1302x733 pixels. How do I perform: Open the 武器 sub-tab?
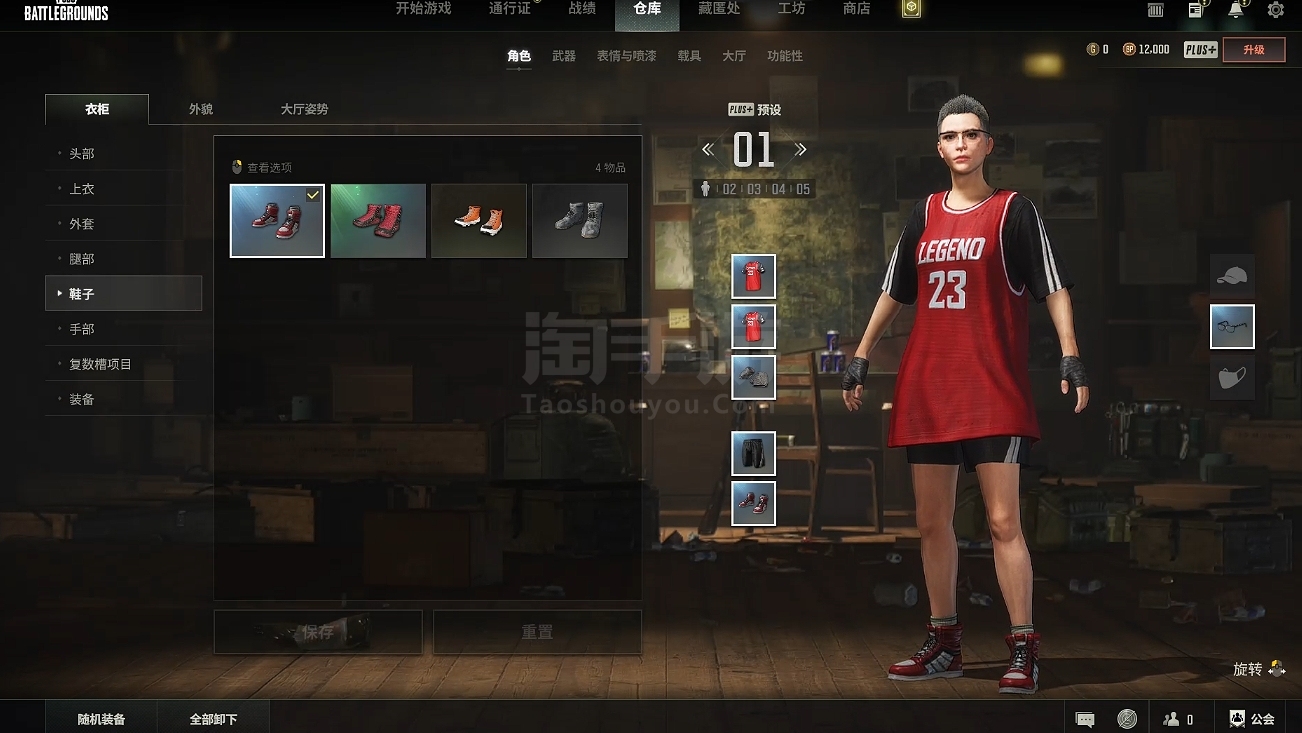pyautogui.click(x=564, y=56)
